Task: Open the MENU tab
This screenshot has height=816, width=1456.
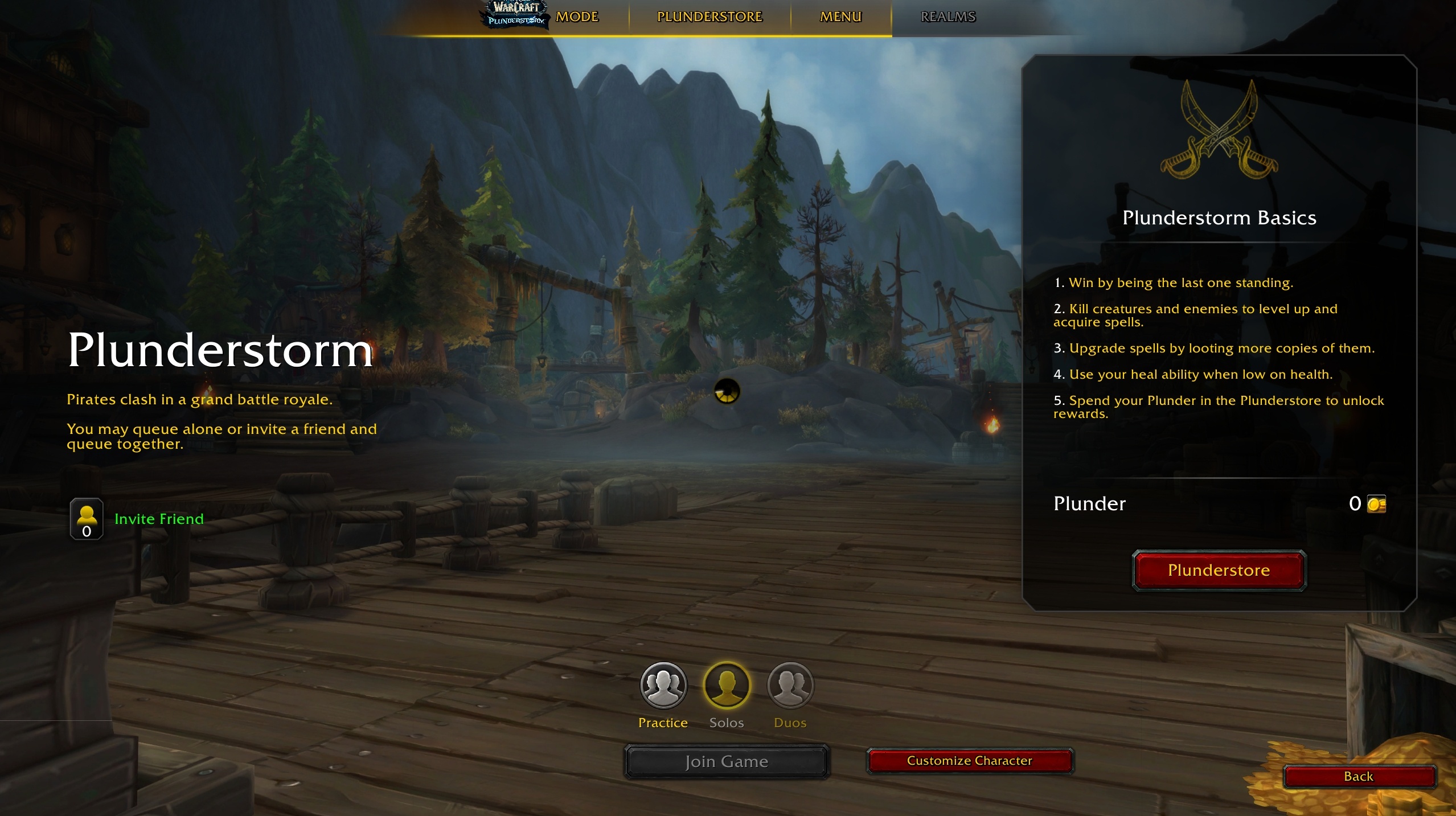Action: point(840,17)
